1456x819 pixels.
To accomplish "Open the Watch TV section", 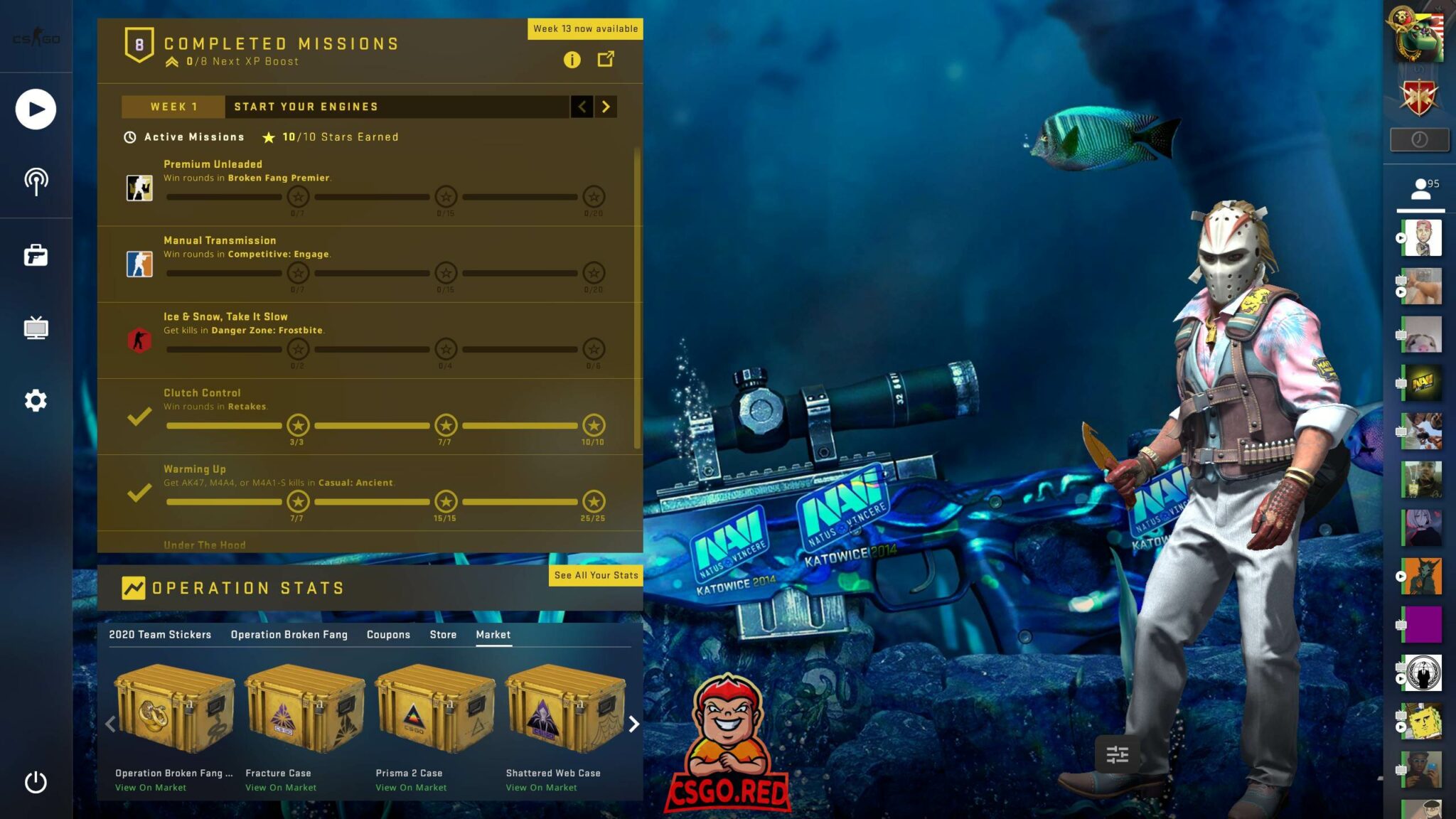I will coord(36,328).
